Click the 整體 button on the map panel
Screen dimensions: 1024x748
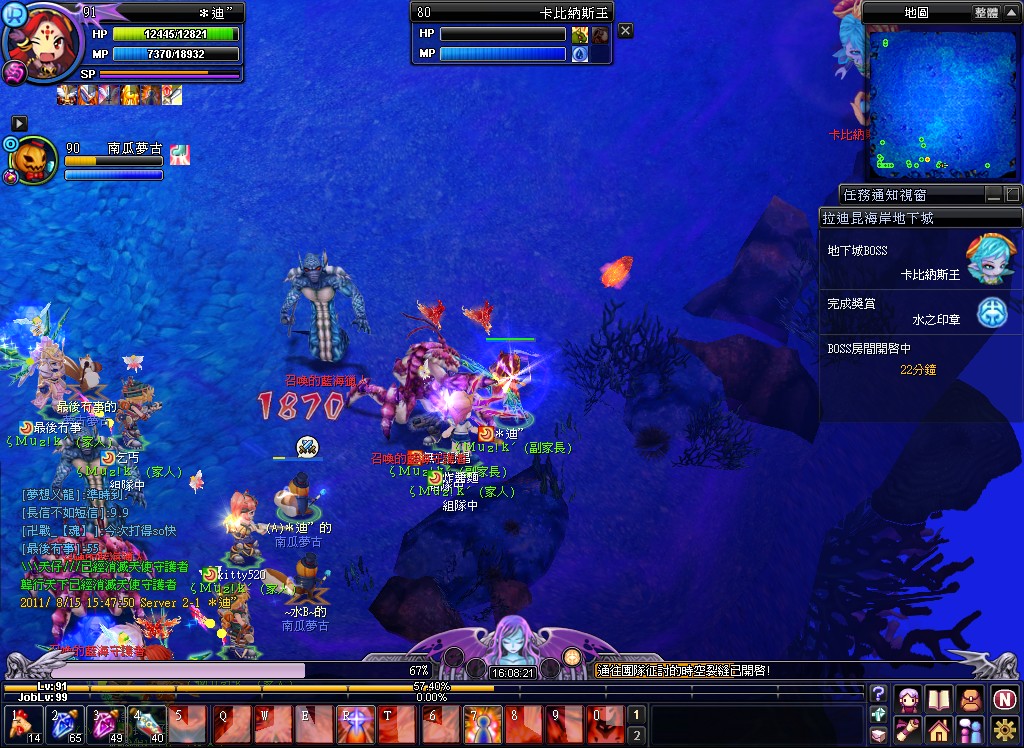[985, 13]
